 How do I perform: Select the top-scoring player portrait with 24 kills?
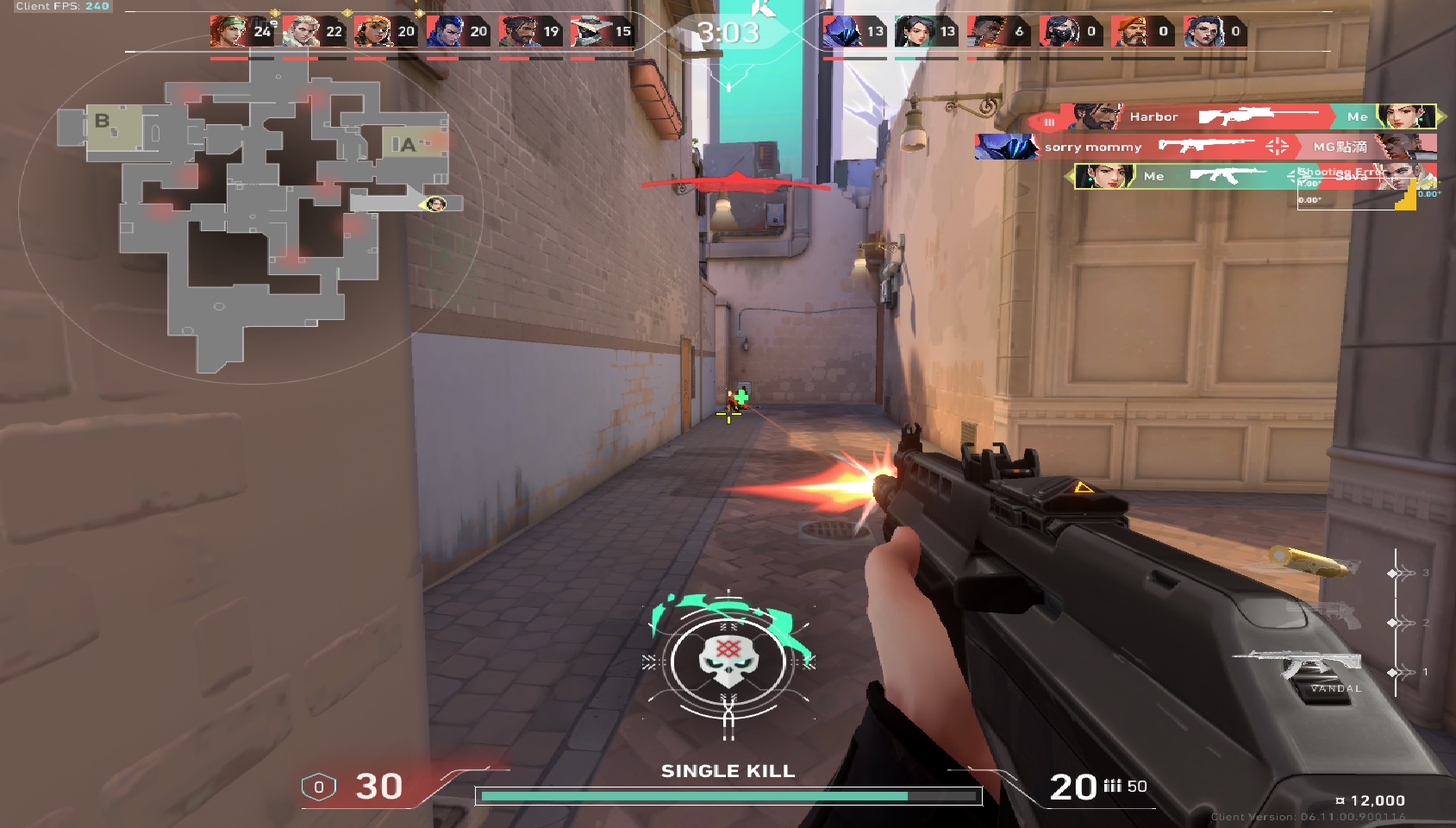tap(228, 32)
